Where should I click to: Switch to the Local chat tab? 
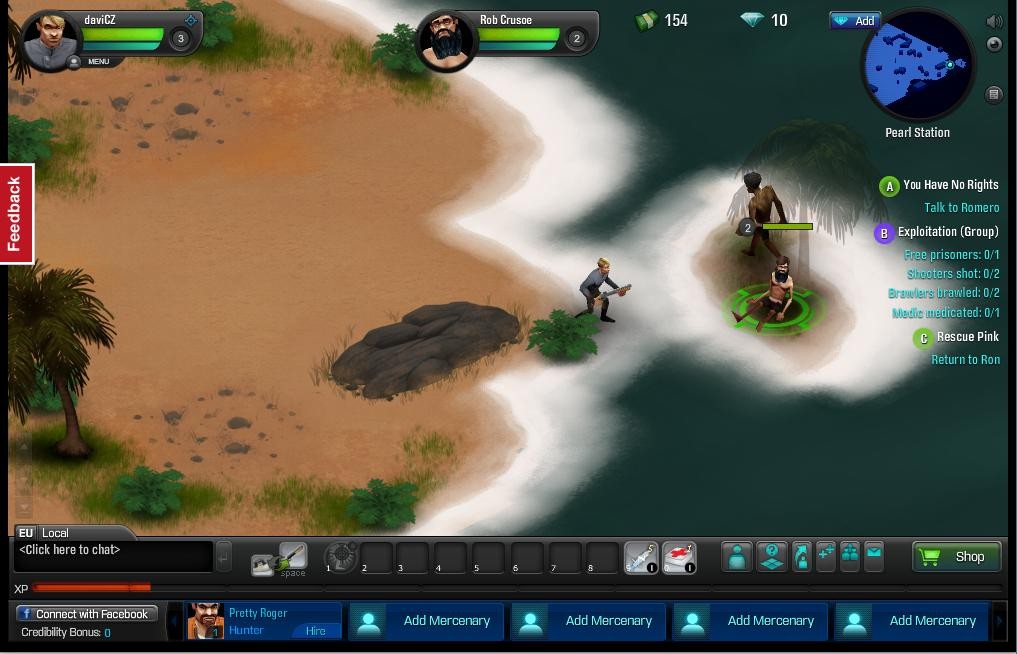[55, 533]
